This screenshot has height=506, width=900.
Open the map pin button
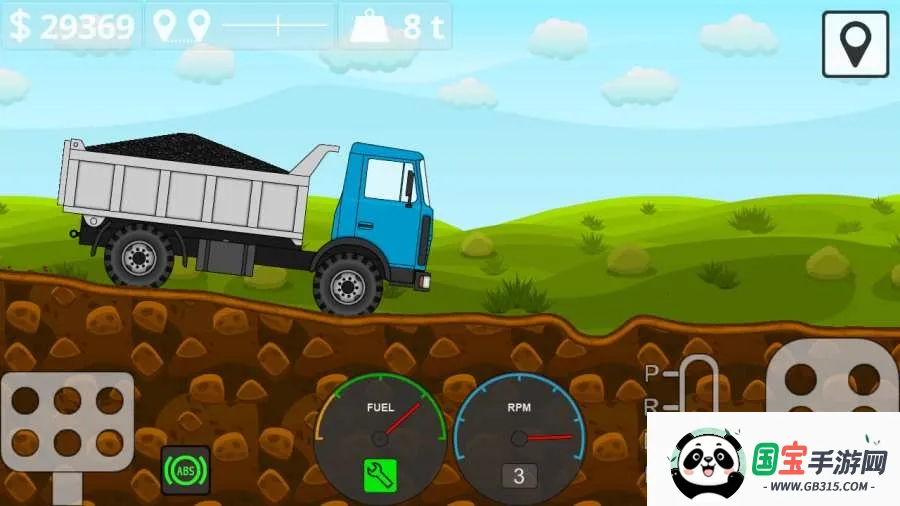pos(855,44)
